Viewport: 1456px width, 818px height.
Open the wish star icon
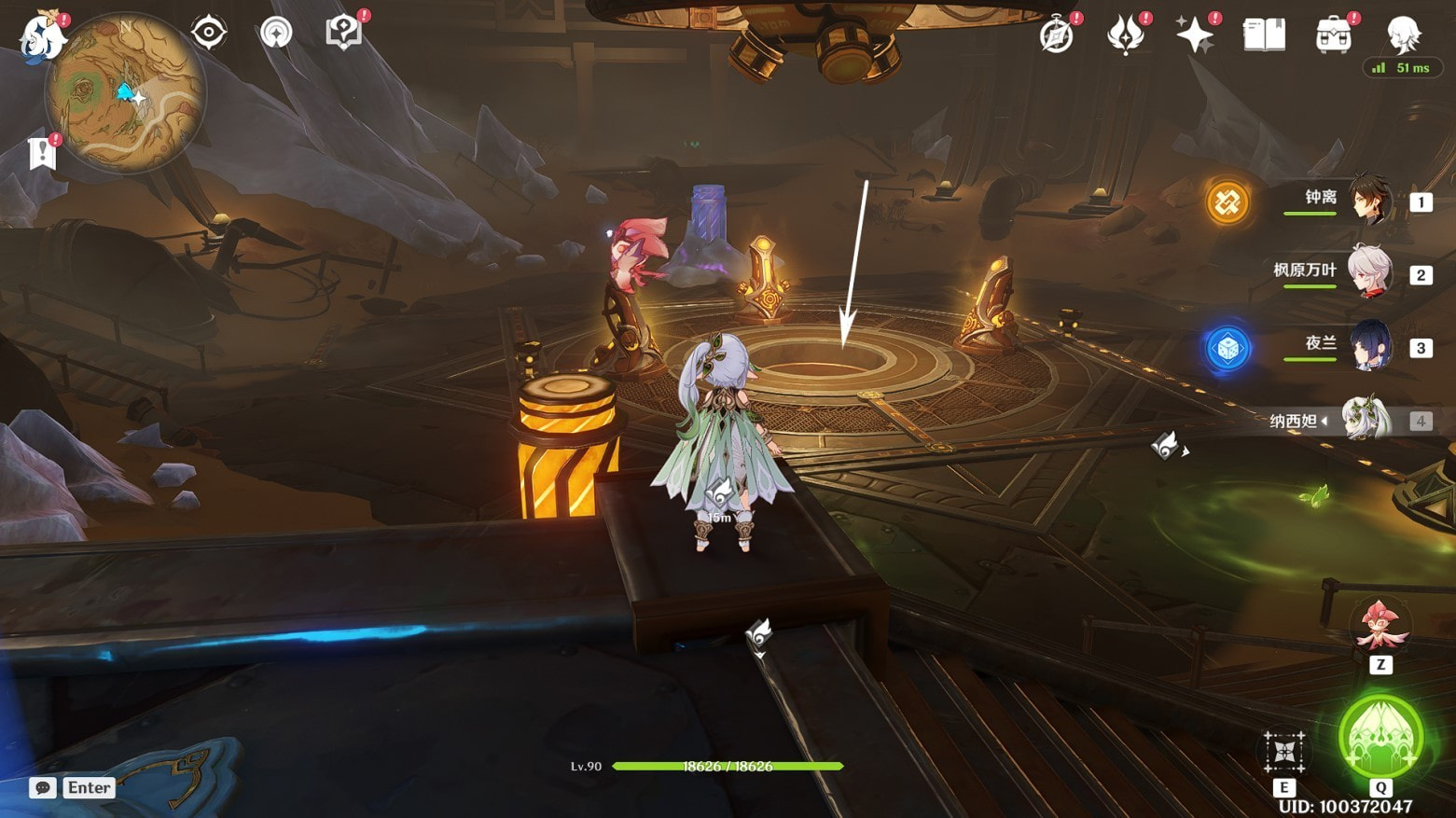point(1195,36)
